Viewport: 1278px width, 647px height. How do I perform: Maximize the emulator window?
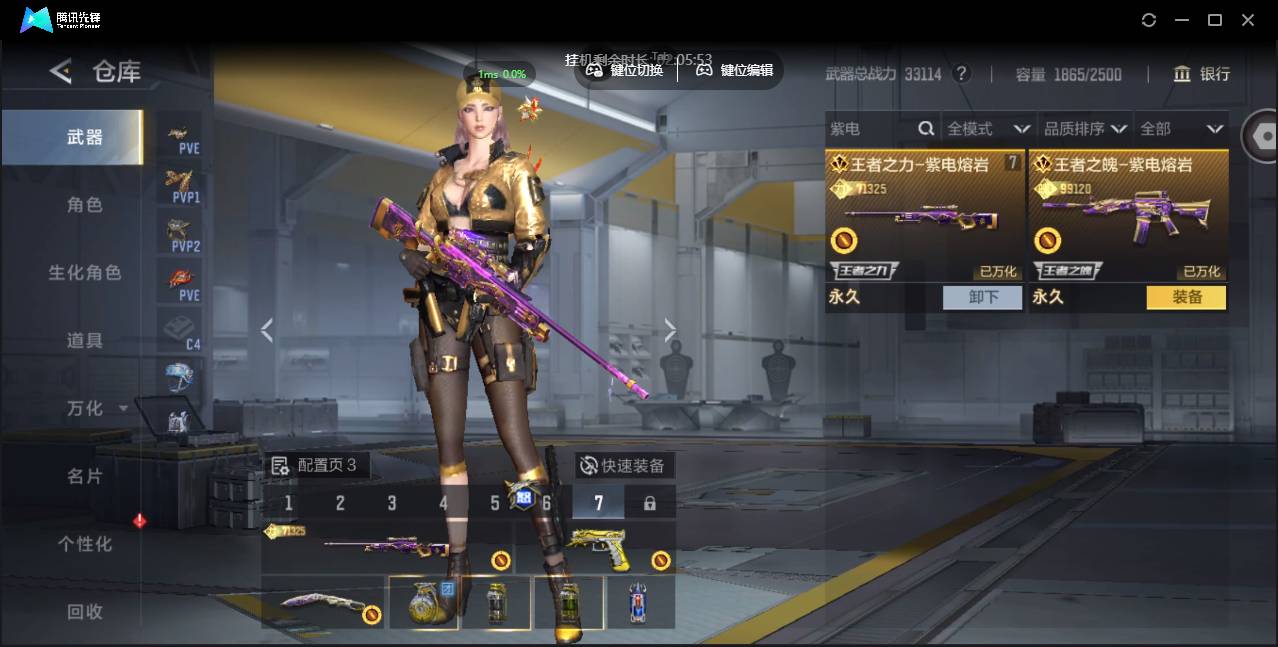[1215, 20]
